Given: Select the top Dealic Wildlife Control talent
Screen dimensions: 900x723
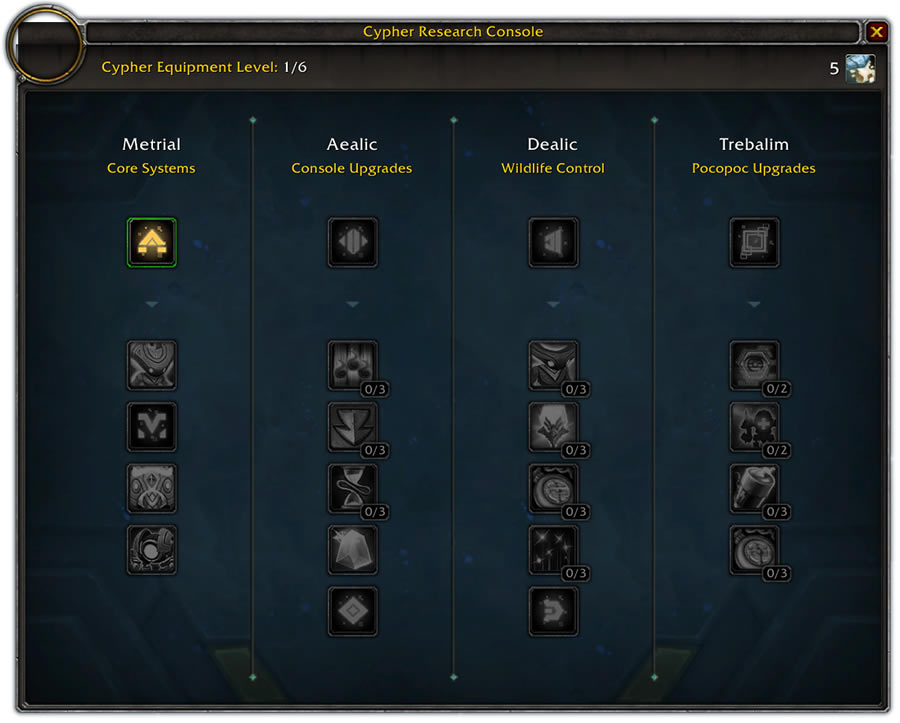Looking at the screenshot, I should [553, 243].
